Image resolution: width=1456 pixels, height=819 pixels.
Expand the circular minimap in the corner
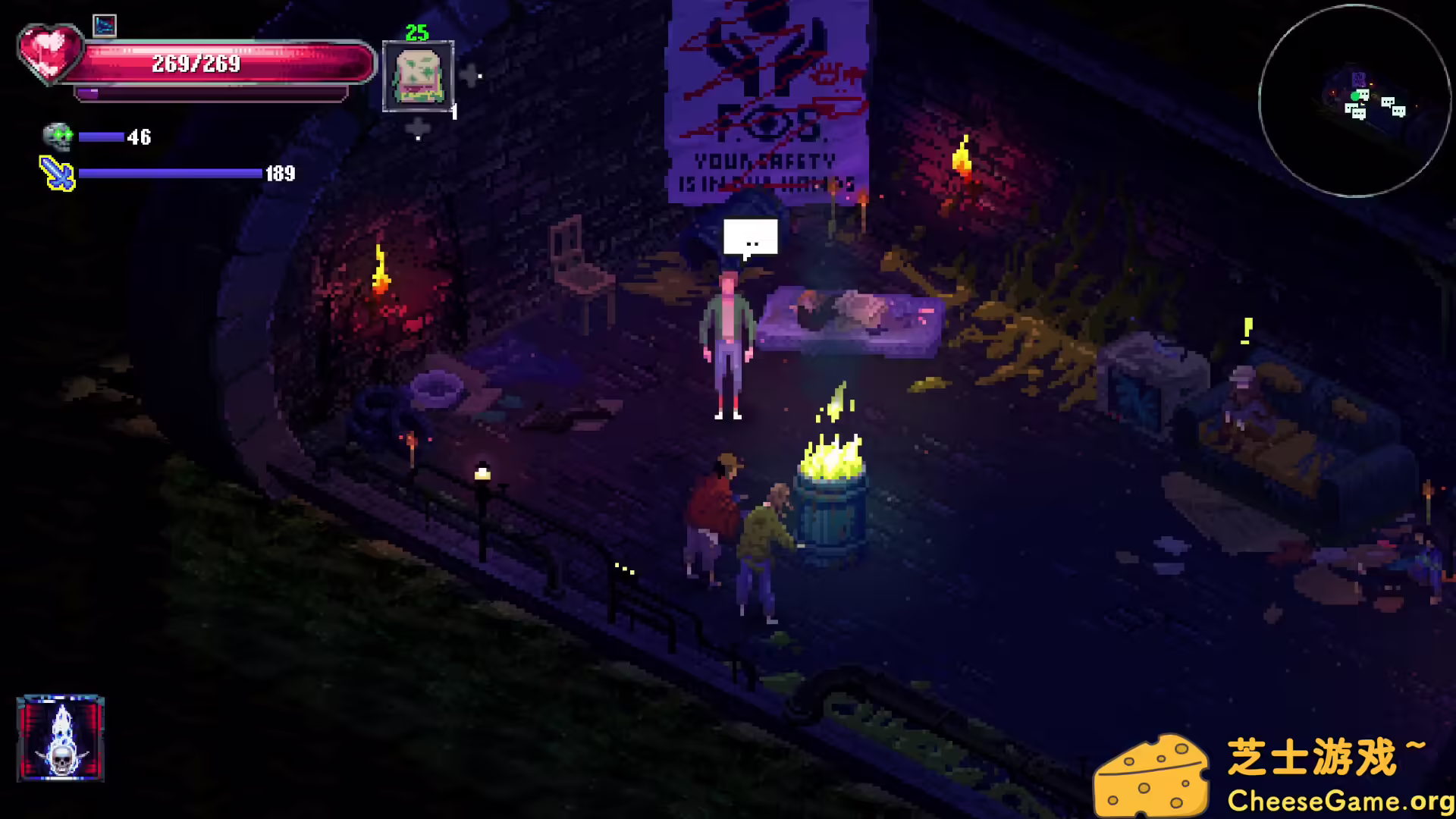click(1354, 99)
